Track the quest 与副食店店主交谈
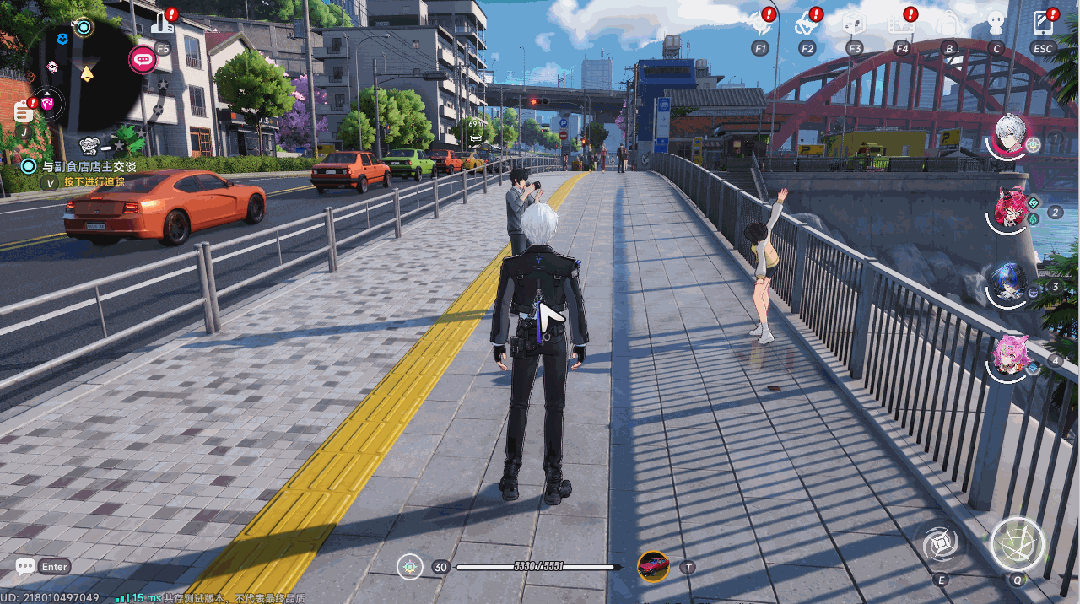This screenshot has height=604, width=1080. pos(80,166)
